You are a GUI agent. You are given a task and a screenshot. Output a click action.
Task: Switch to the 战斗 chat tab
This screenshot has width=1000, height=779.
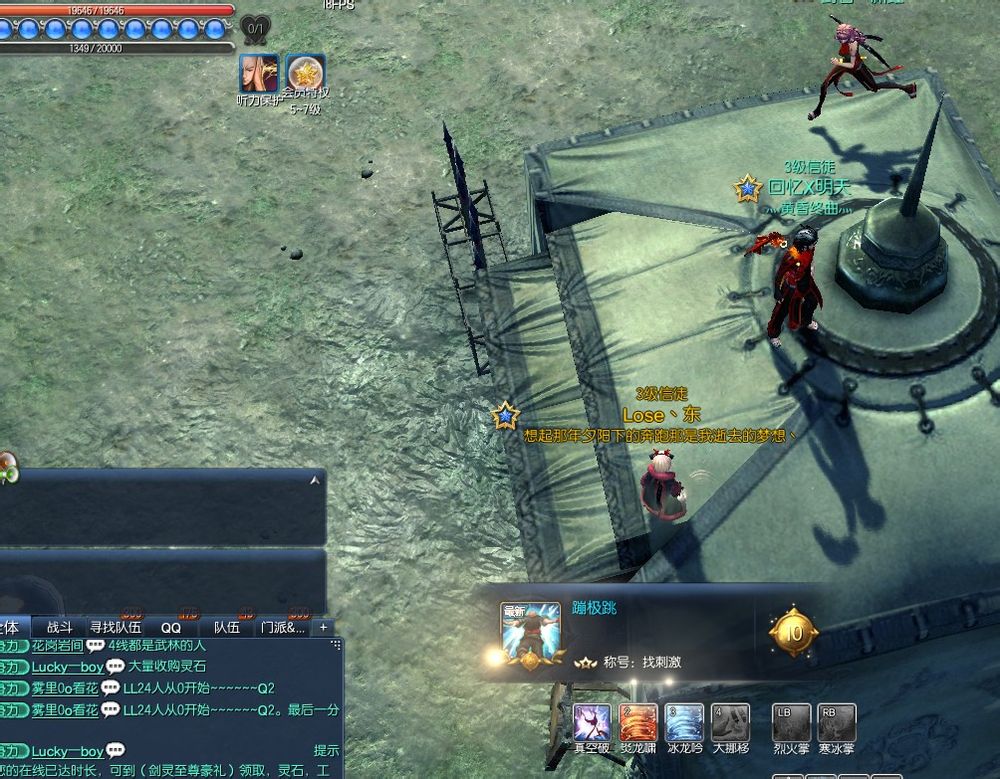click(x=60, y=627)
